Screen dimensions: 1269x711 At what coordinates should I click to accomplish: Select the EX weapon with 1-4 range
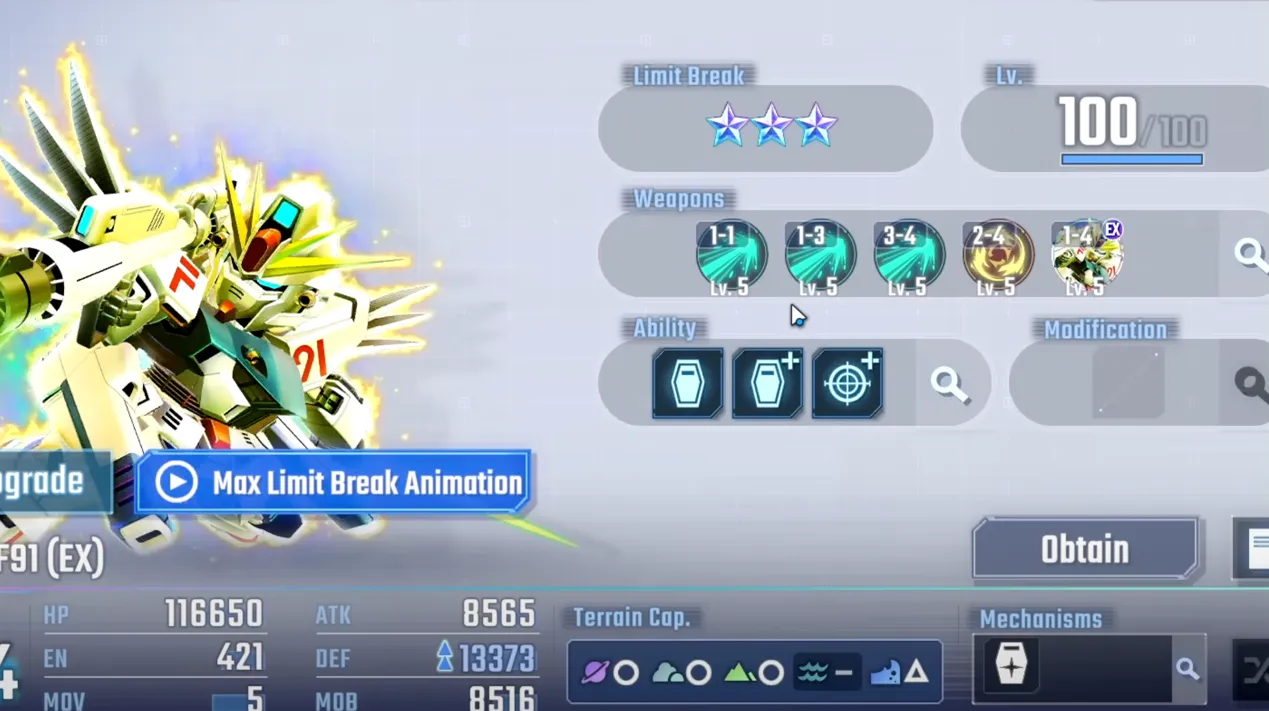click(x=1087, y=257)
